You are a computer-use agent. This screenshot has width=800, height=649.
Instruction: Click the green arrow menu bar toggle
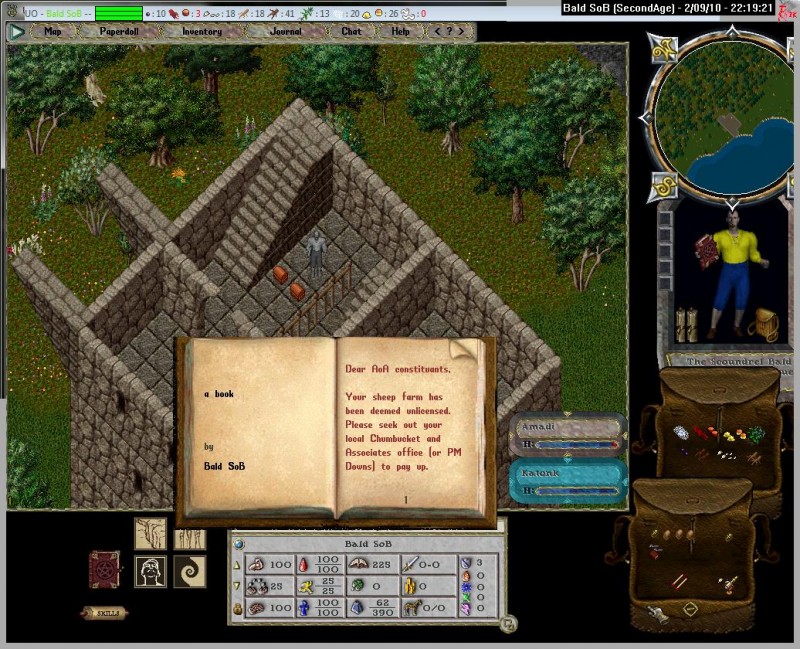17,31
